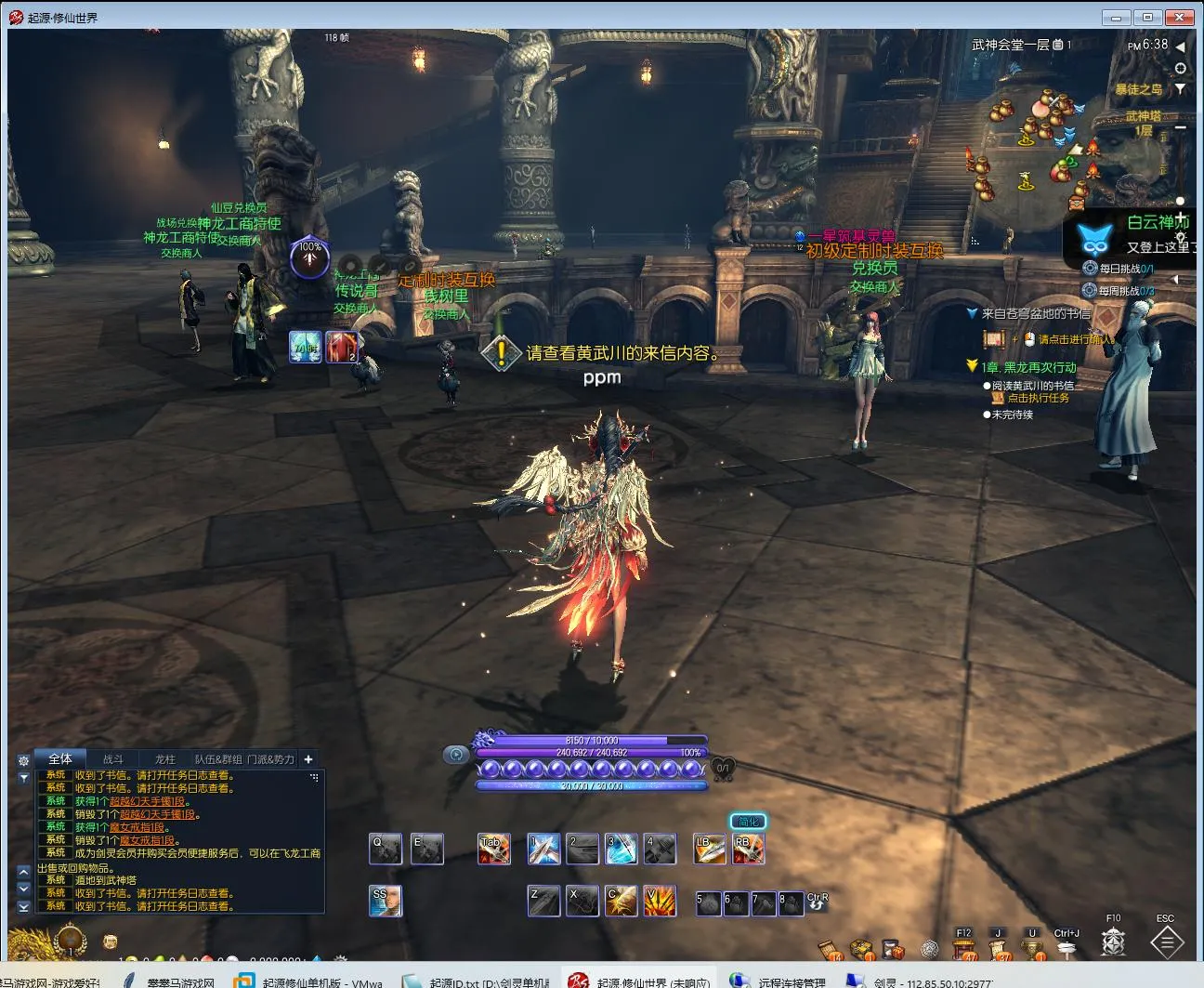Activate the RB attack skill
1204x988 pixels.
tap(748, 849)
